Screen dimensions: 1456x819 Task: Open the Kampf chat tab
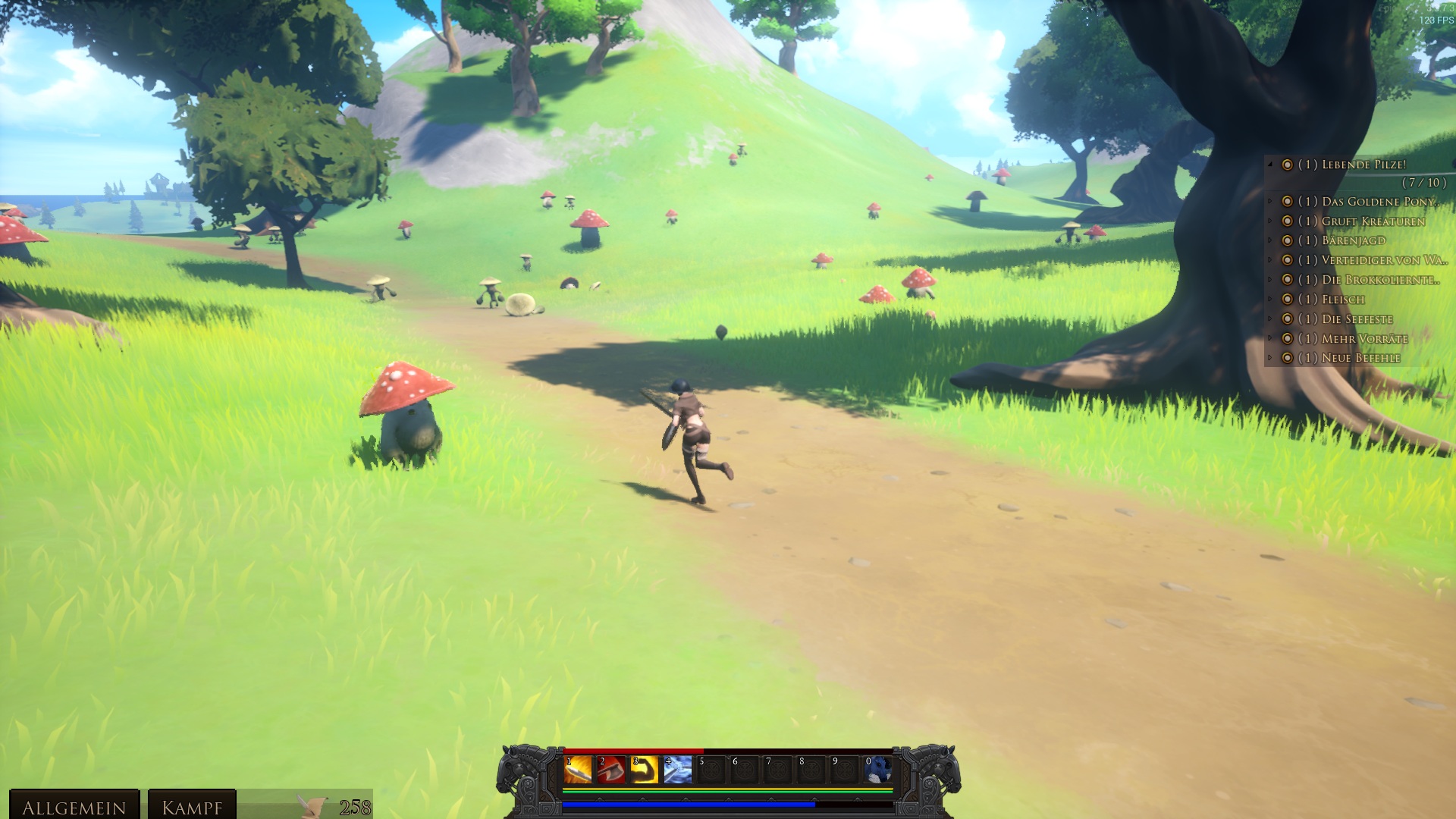[192, 807]
